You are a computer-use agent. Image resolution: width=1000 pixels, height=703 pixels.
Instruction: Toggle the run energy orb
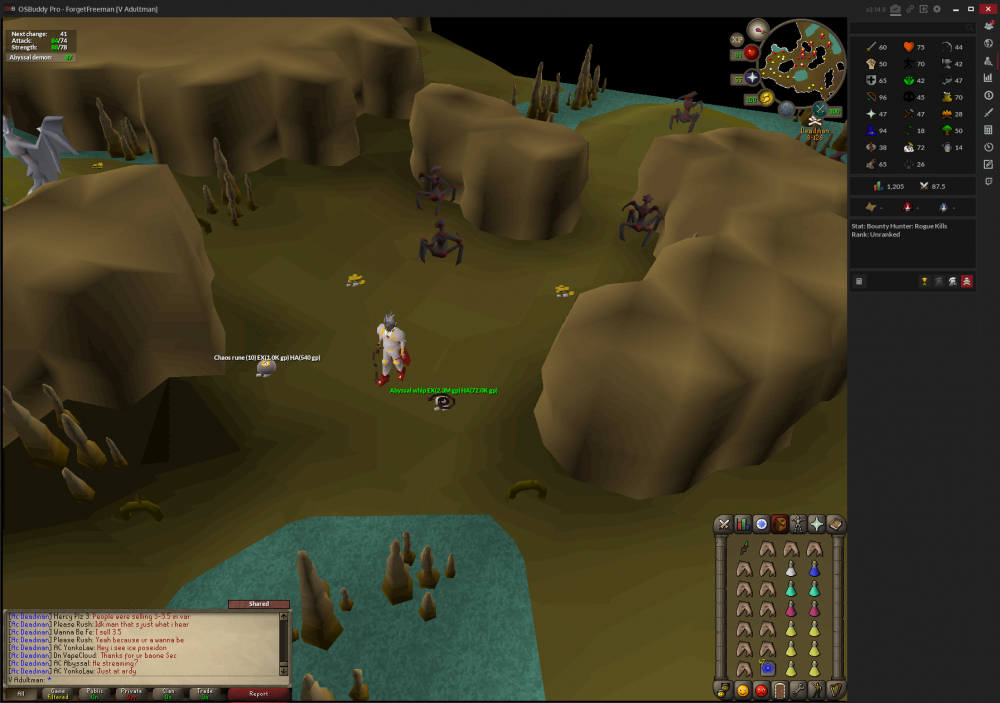766,97
